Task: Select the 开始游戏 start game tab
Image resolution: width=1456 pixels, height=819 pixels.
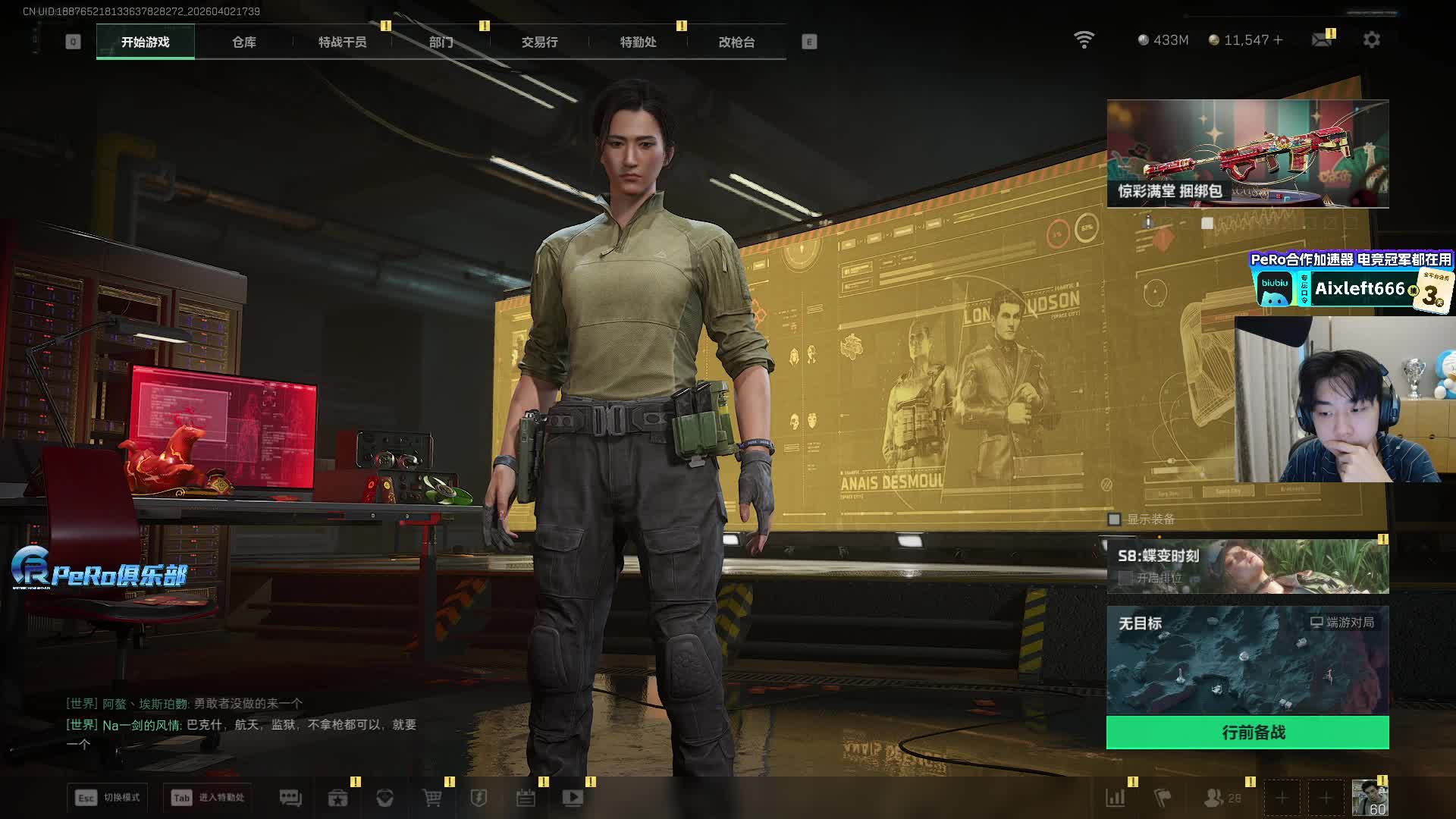Action: (x=145, y=42)
